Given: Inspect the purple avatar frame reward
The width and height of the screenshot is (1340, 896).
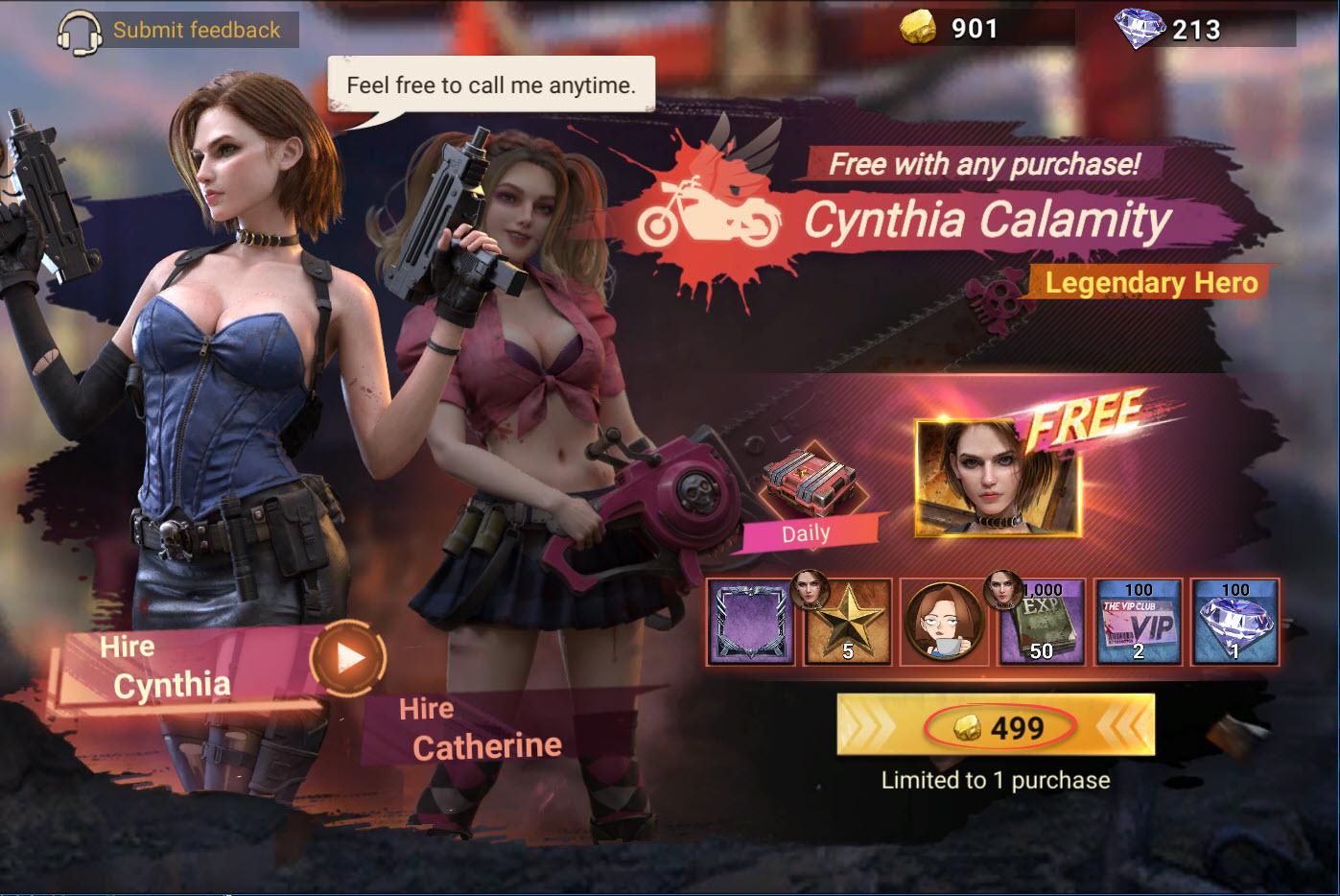Looking at the screenshot, I should (x=750, y=622).
